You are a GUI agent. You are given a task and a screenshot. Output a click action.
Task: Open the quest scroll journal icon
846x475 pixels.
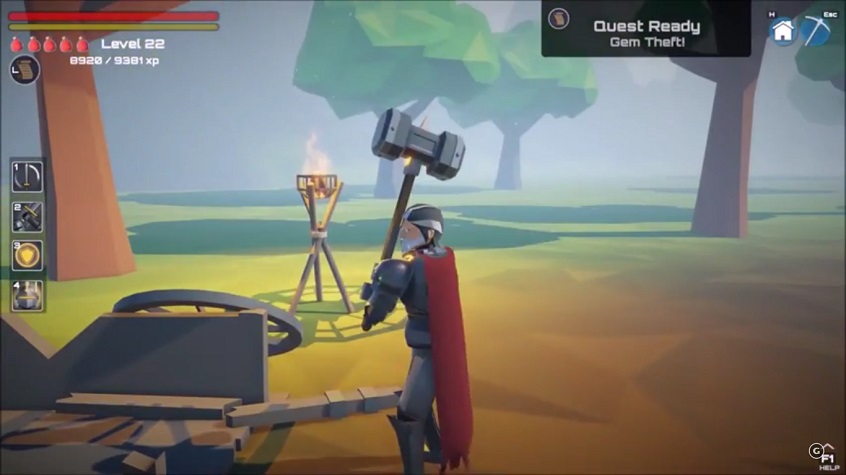[25, 70]
